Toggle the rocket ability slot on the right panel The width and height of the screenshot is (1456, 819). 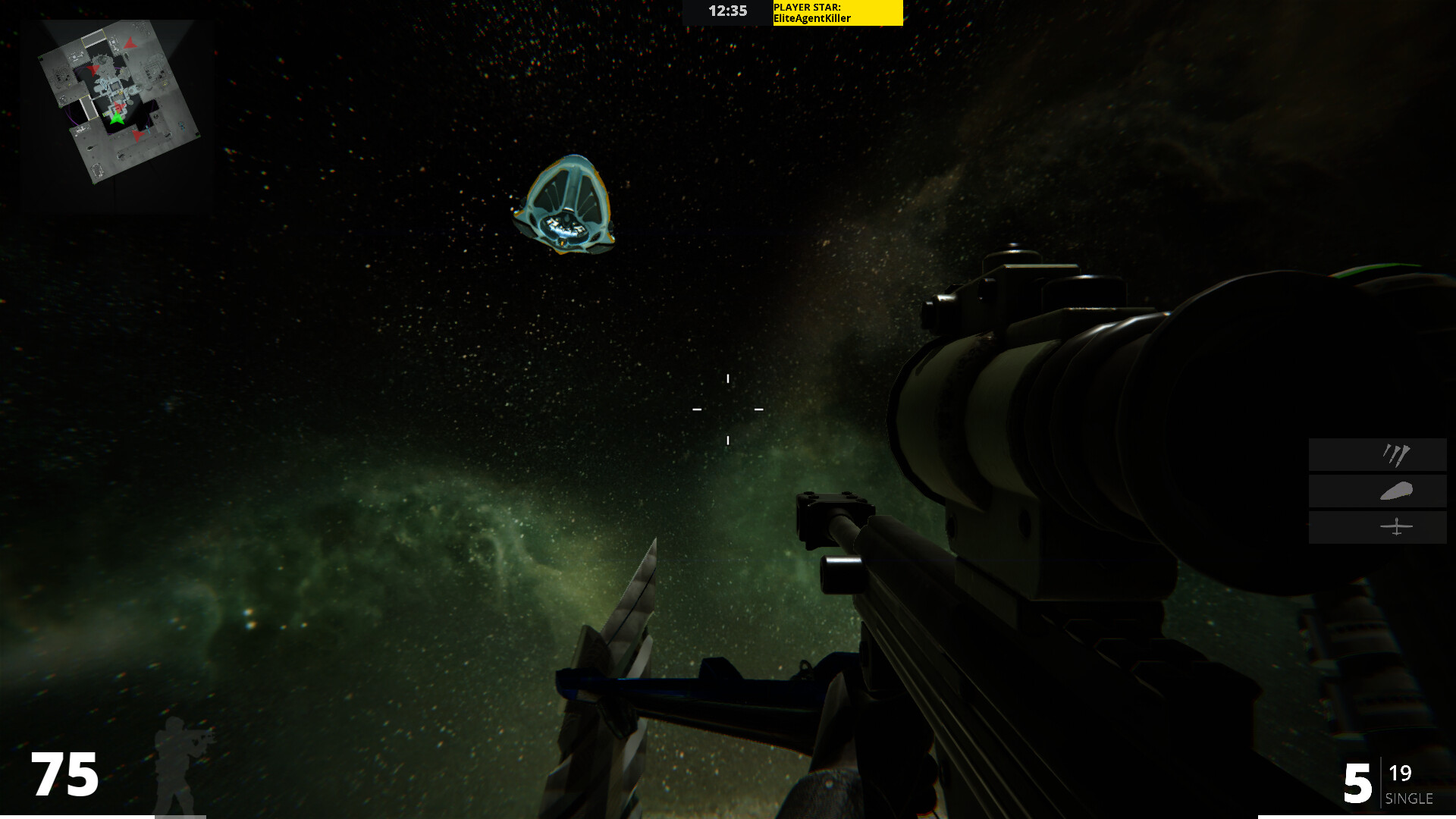[x=1376, y=455]
